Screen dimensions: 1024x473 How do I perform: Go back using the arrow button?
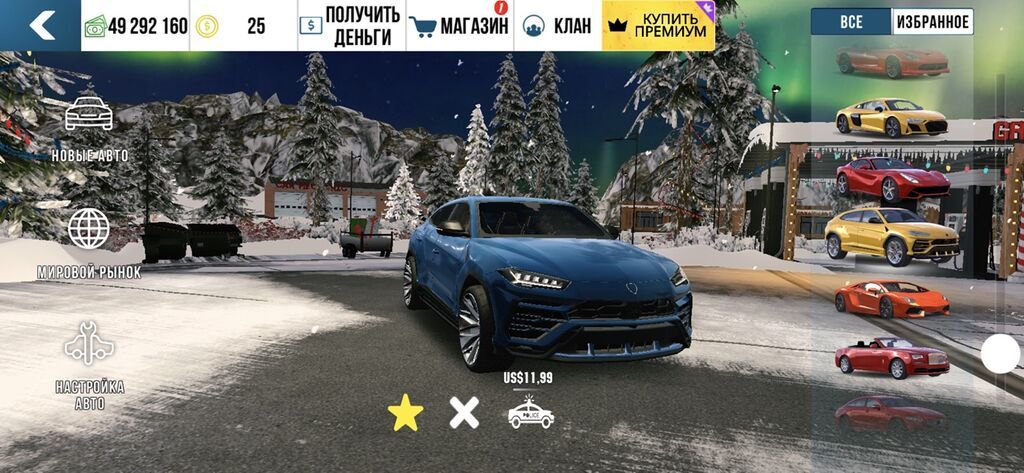41,26
